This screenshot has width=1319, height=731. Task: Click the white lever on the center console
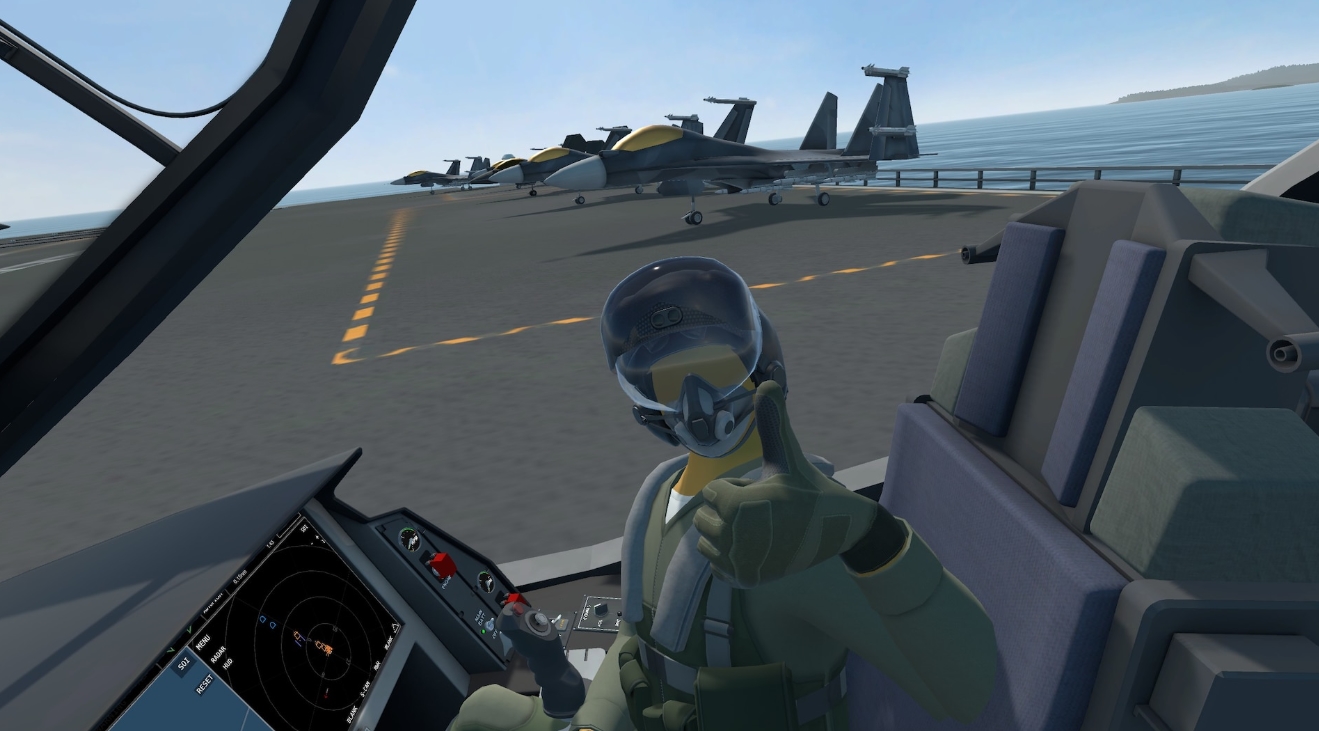[x=557, y=619]
